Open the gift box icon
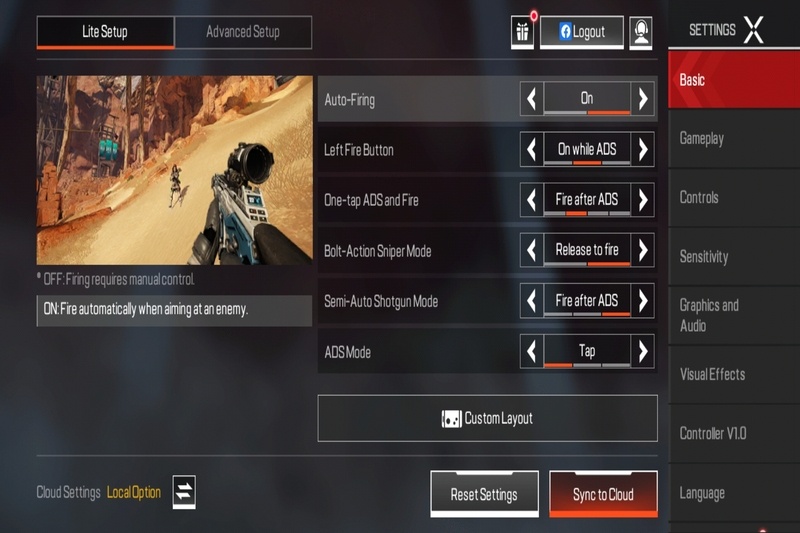Viewport: 800px width, 533px height. [523, 32]
